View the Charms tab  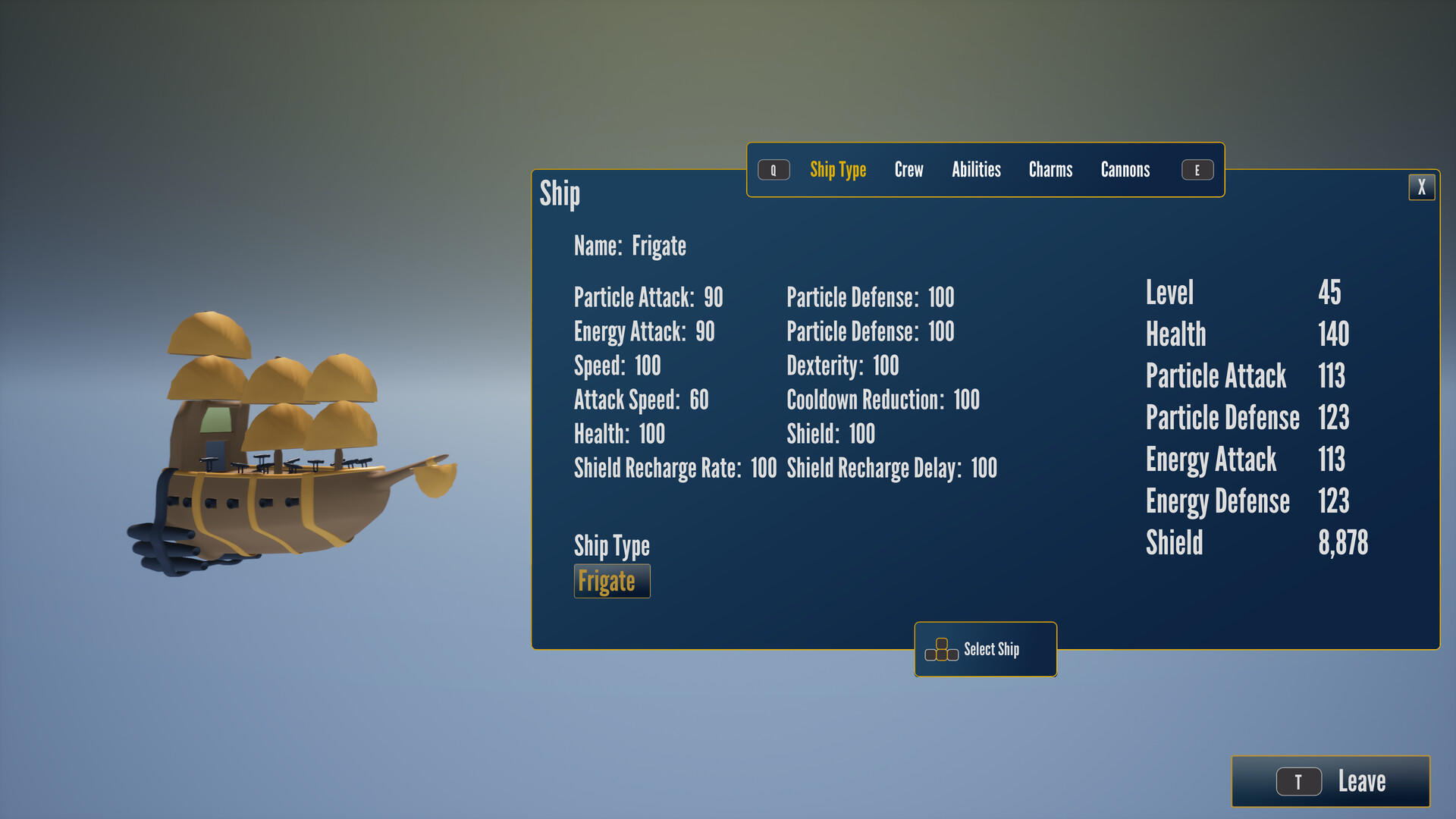[1050, 170]
